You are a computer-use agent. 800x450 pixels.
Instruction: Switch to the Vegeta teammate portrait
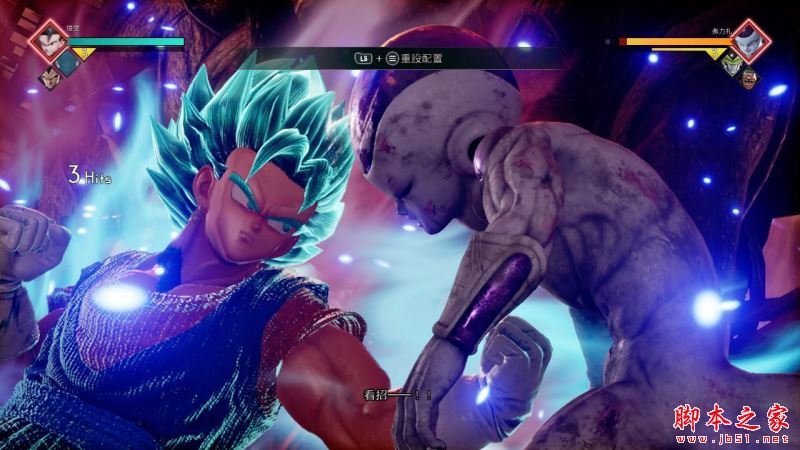[x=47, y=75]
